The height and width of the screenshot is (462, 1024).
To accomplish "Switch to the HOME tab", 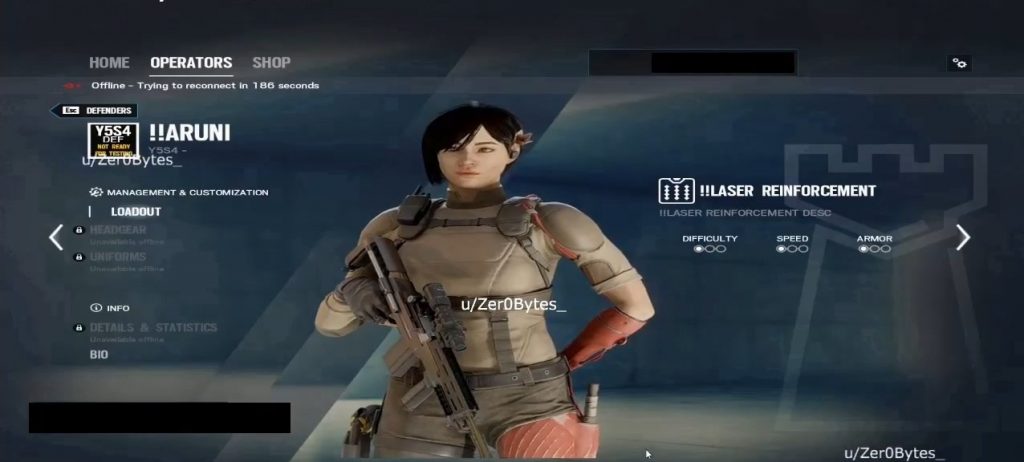I will [x=109, y=63].
